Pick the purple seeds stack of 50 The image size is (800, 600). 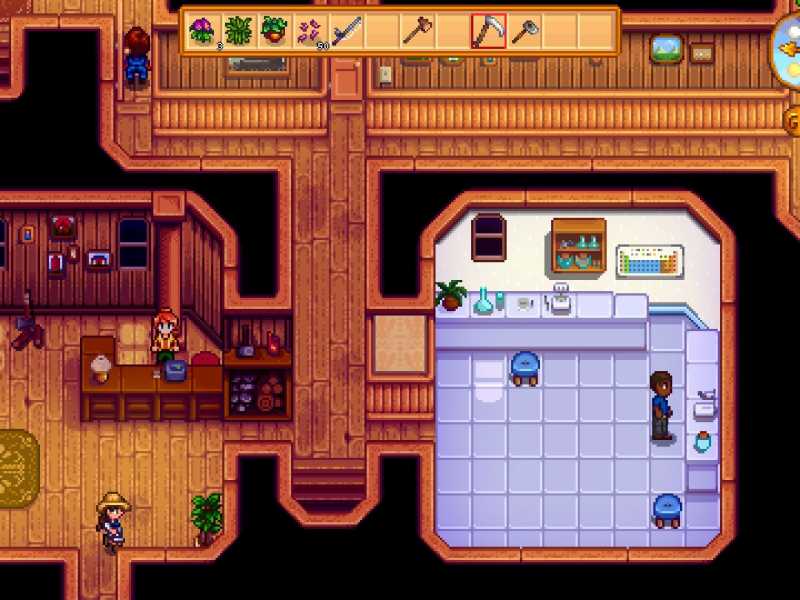(310, 31)
